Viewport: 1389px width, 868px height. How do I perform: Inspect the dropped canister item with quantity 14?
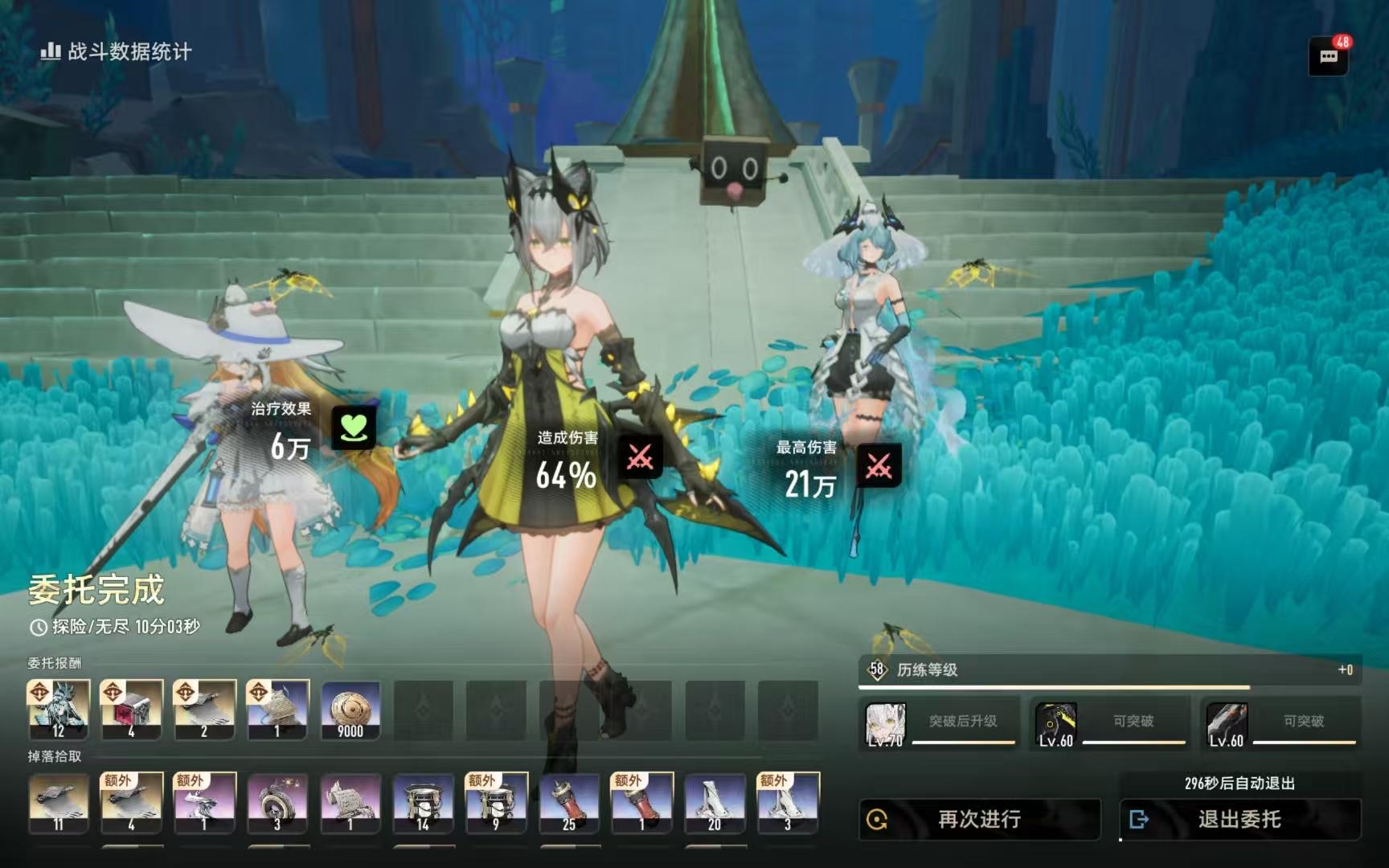[424, 803]
